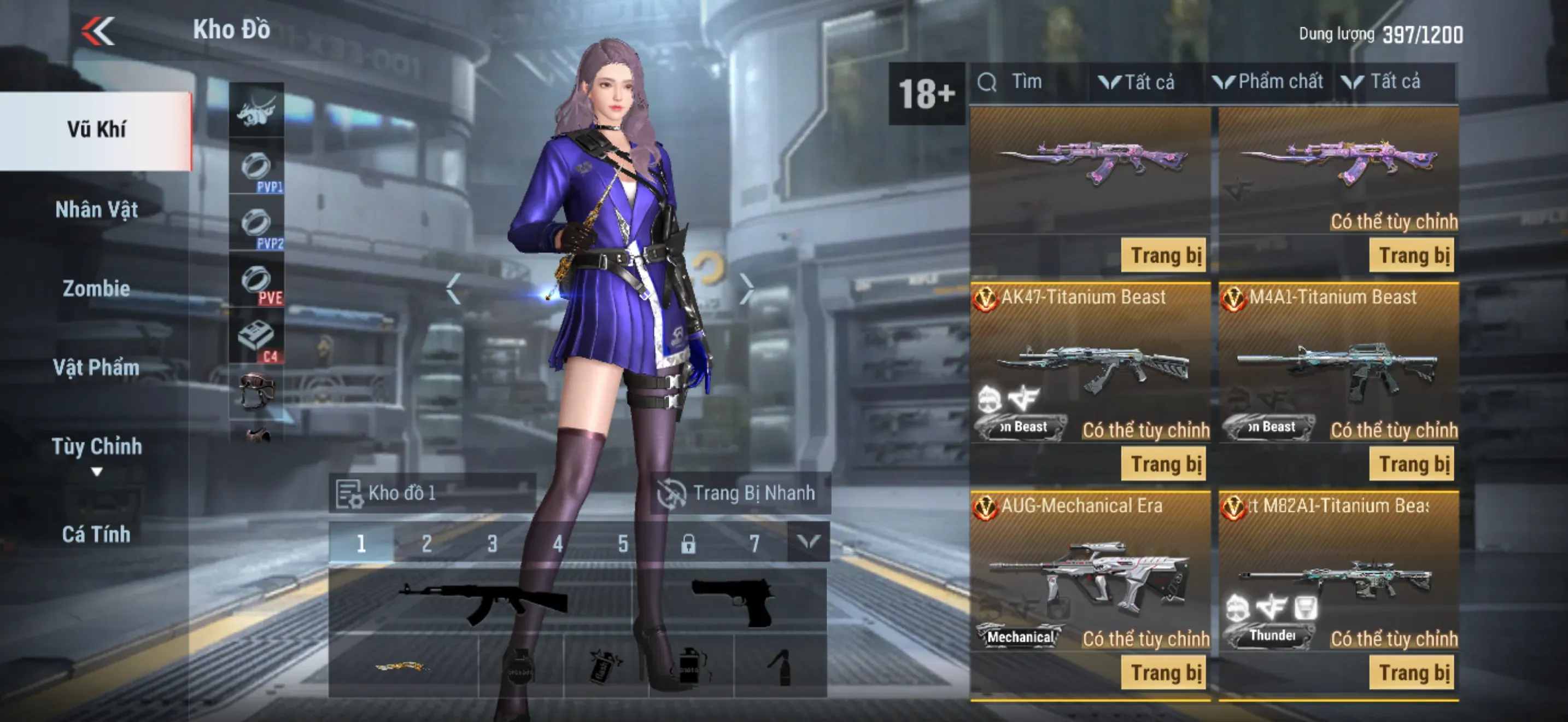Equip the AUG-Mechanical Era with Trang bị
1568x722 pixels.
pyautogui.click(x=1165, y=673)
